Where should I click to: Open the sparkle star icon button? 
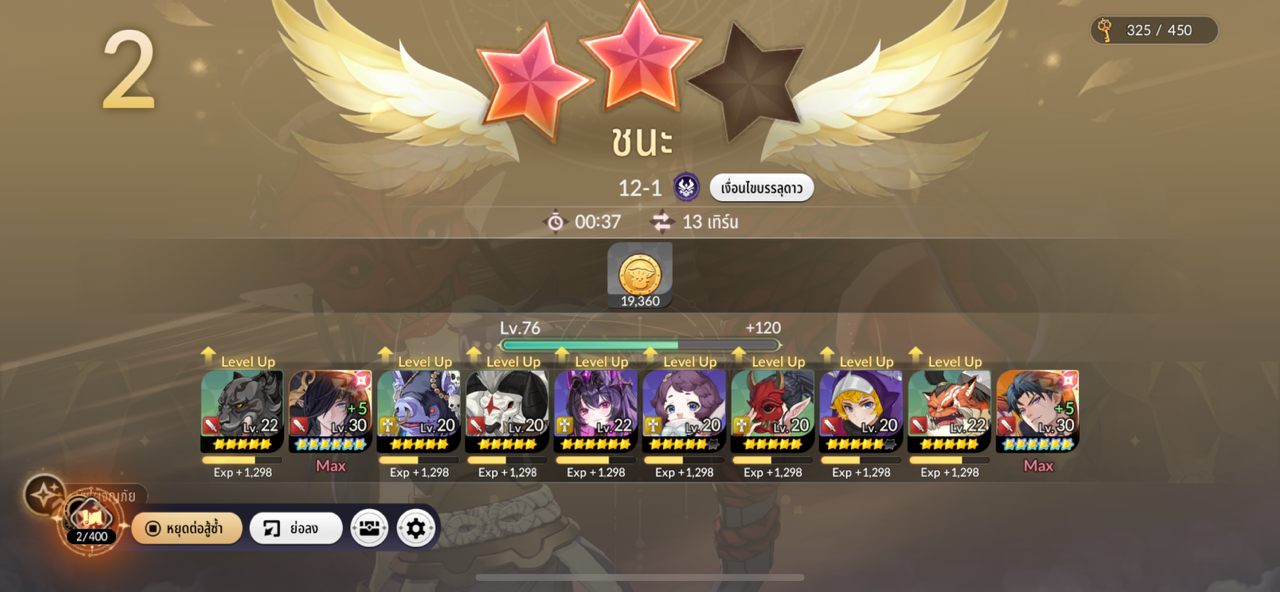(45, 494)
